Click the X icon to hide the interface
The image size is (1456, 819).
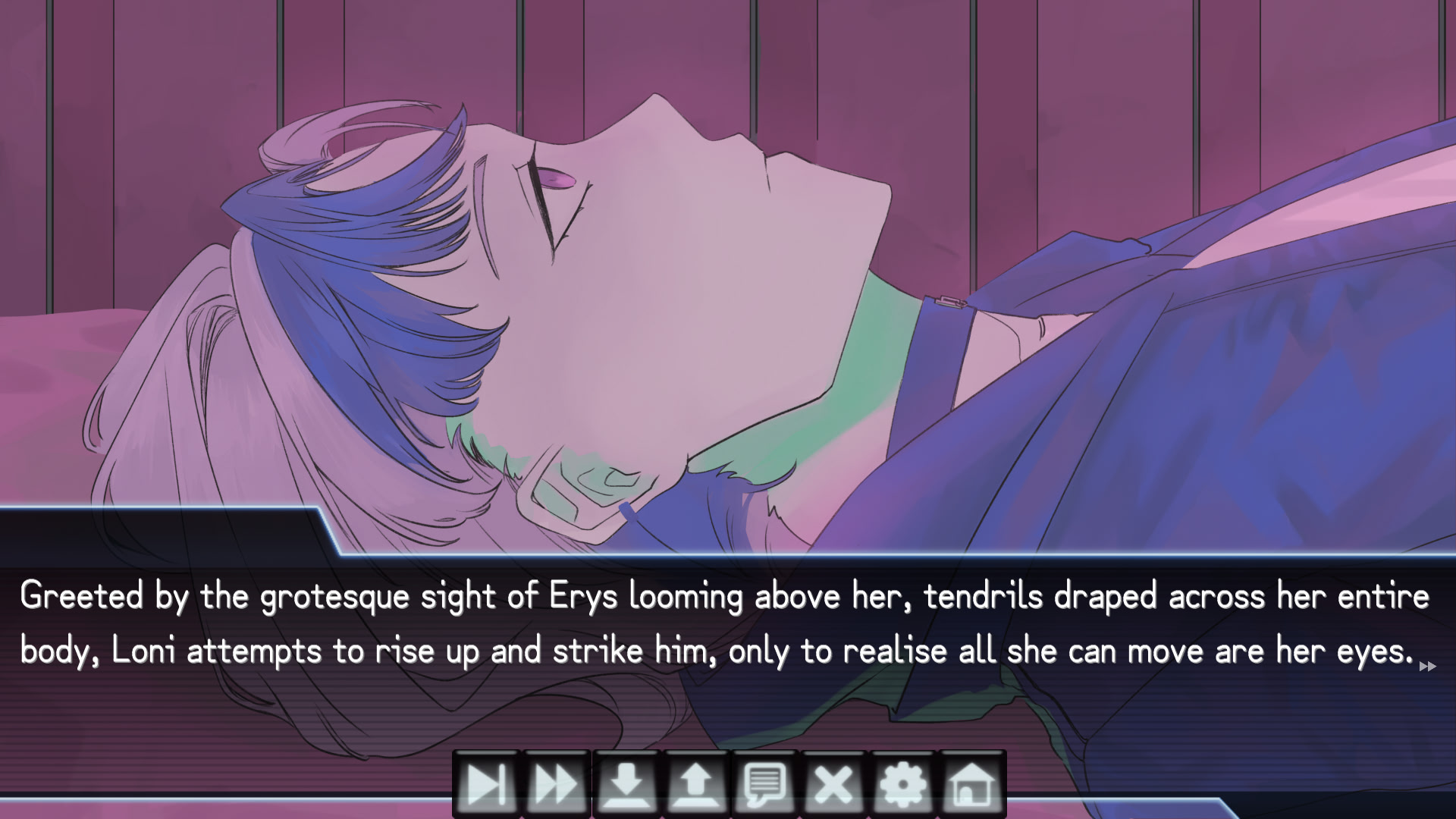834,784
